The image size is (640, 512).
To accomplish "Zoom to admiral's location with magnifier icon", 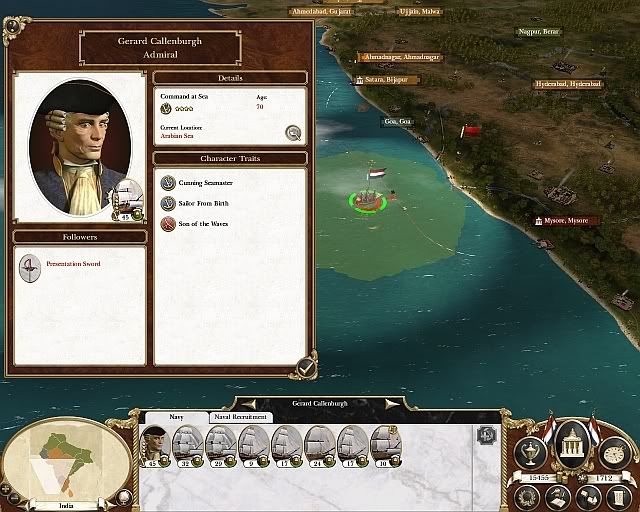I will point(293,132).
